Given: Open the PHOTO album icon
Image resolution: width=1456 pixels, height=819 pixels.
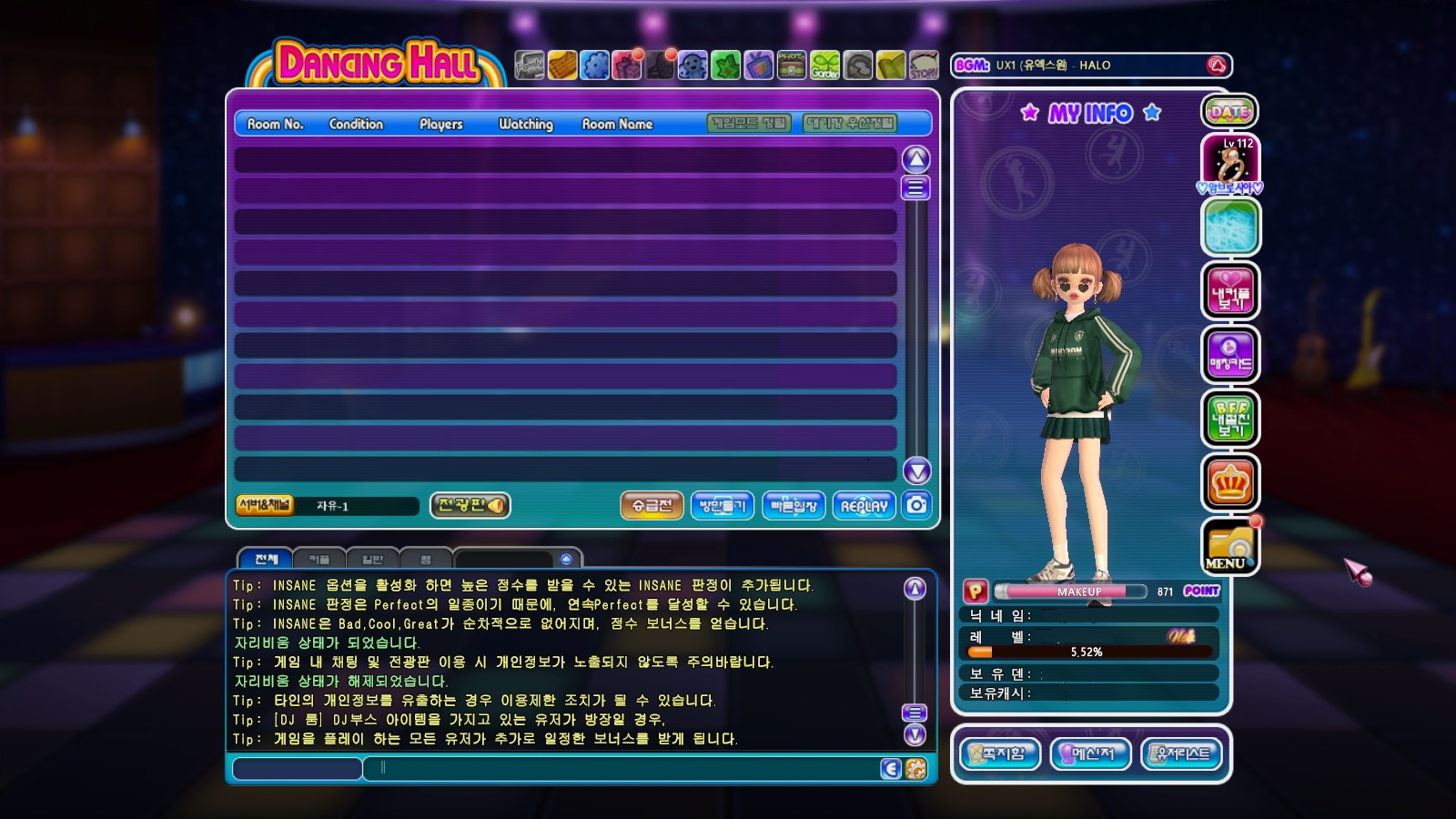Looking at the screenshot, I should coord(791,65).
